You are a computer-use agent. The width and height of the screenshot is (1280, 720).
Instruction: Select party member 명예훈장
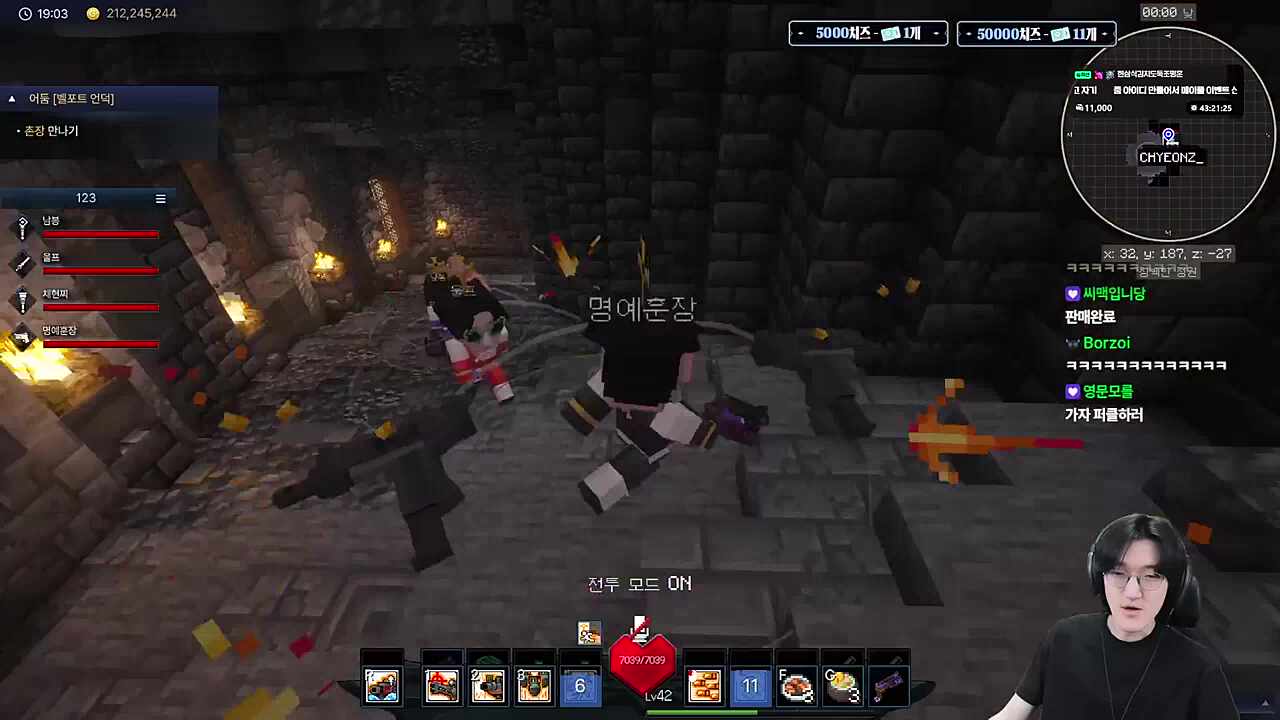coord(59,331)
